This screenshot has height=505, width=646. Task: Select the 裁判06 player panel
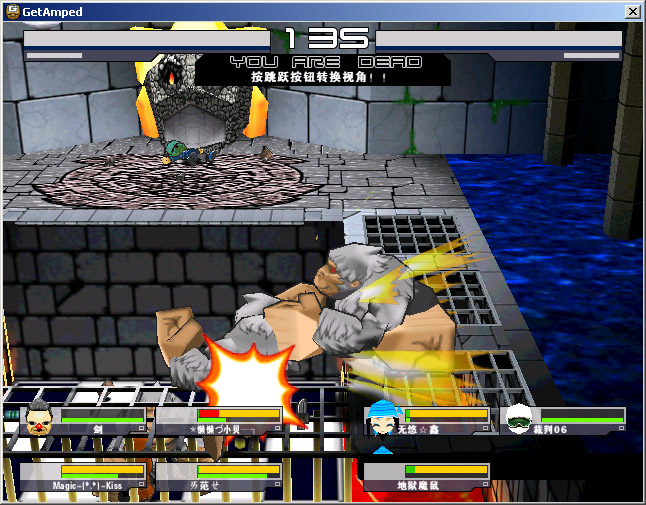565,419
